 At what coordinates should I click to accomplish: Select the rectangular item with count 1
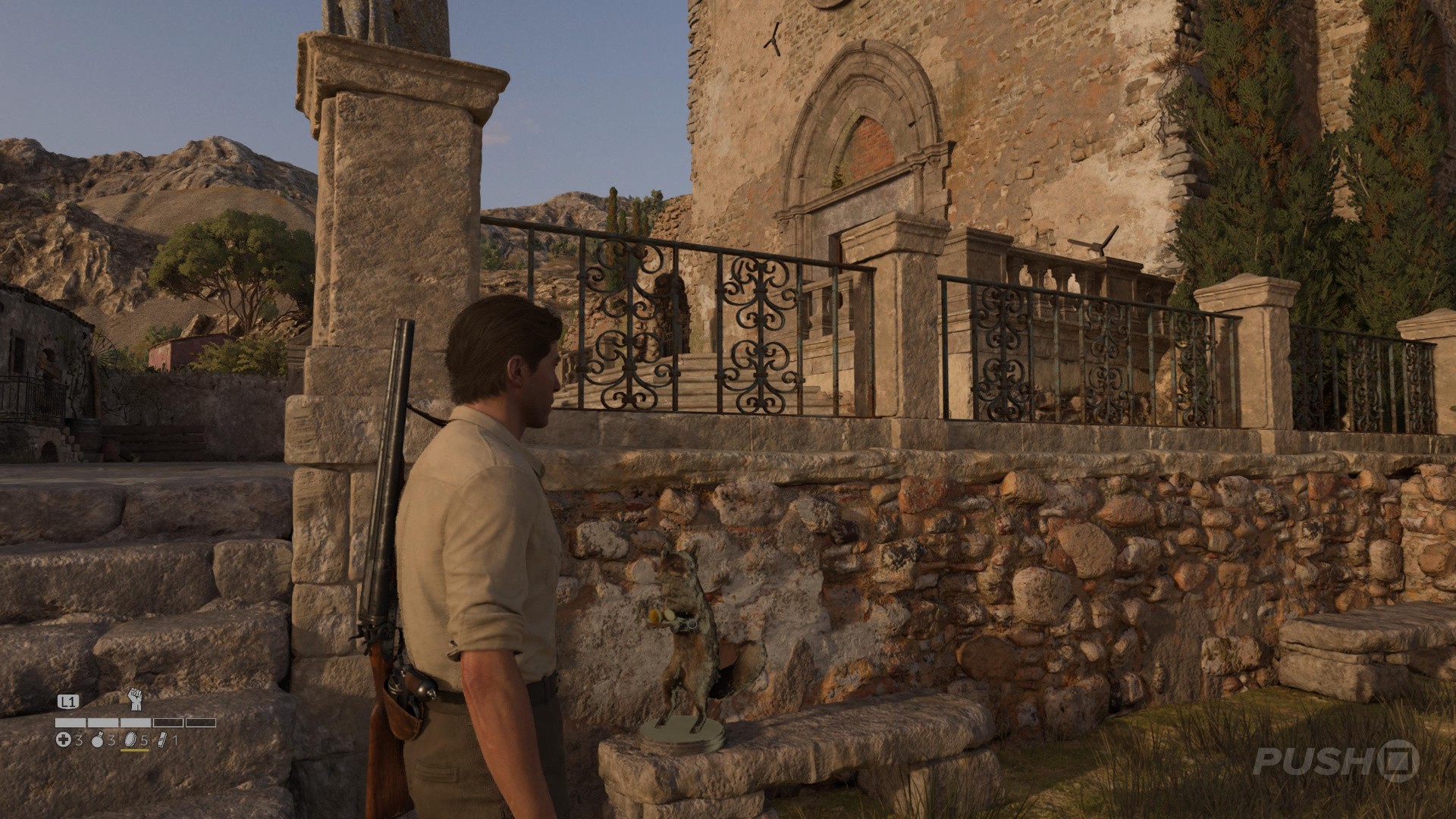[x=162, y=740]
